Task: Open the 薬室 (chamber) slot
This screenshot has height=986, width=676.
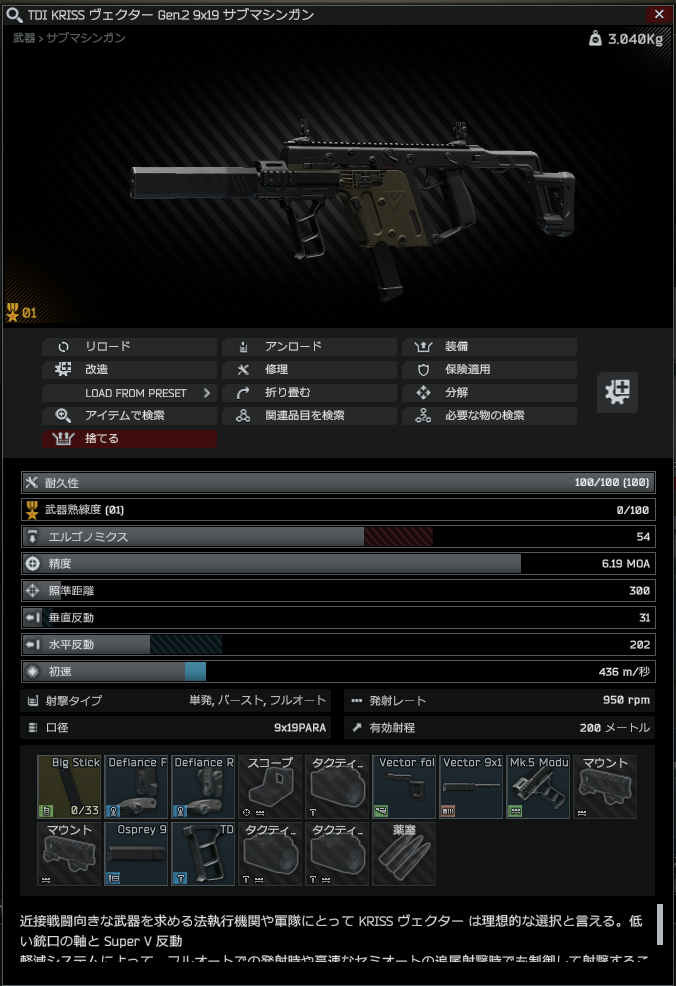Action: [x=404, y=854]
